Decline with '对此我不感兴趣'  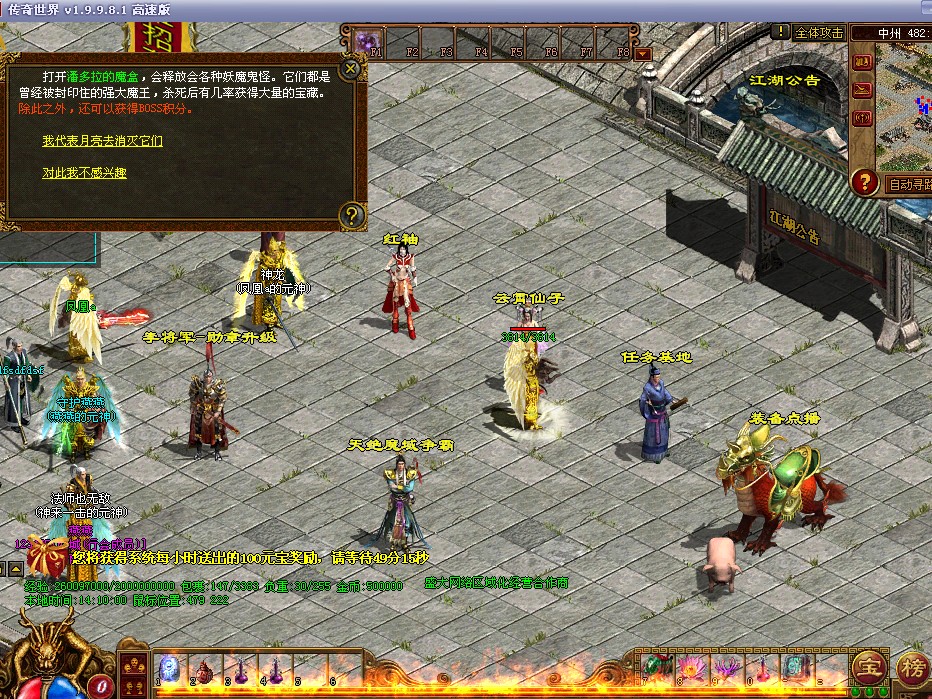(x=84, y=173)
